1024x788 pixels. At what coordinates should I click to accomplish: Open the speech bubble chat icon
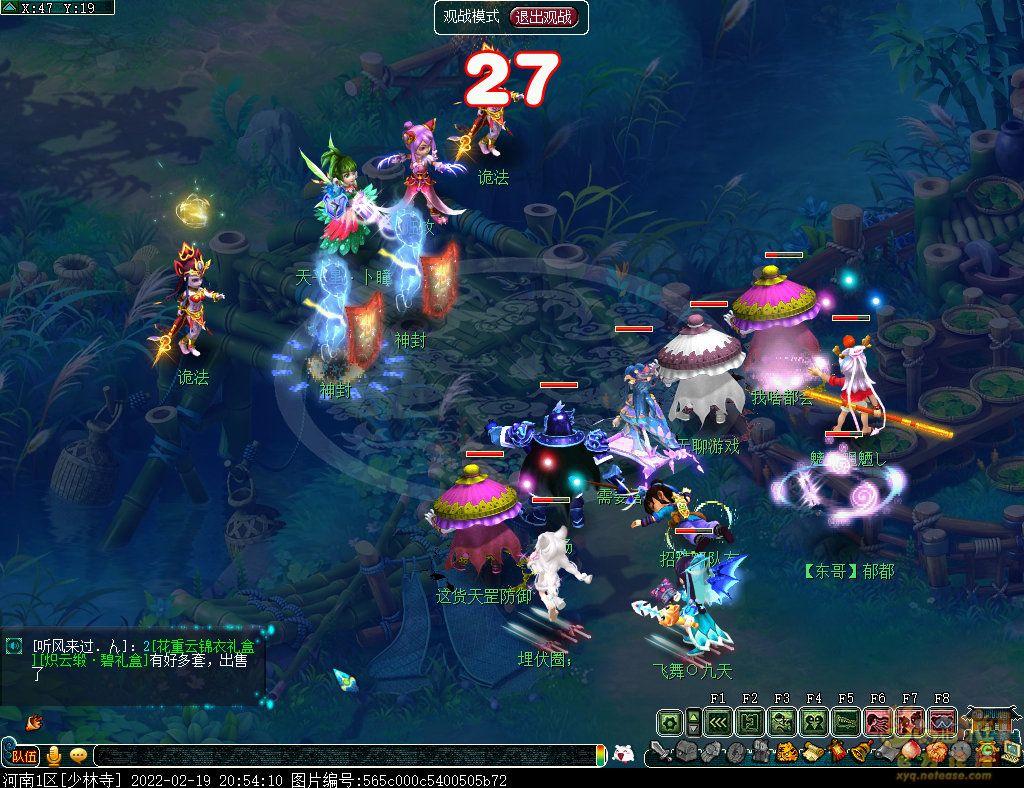tap(78, 756)
